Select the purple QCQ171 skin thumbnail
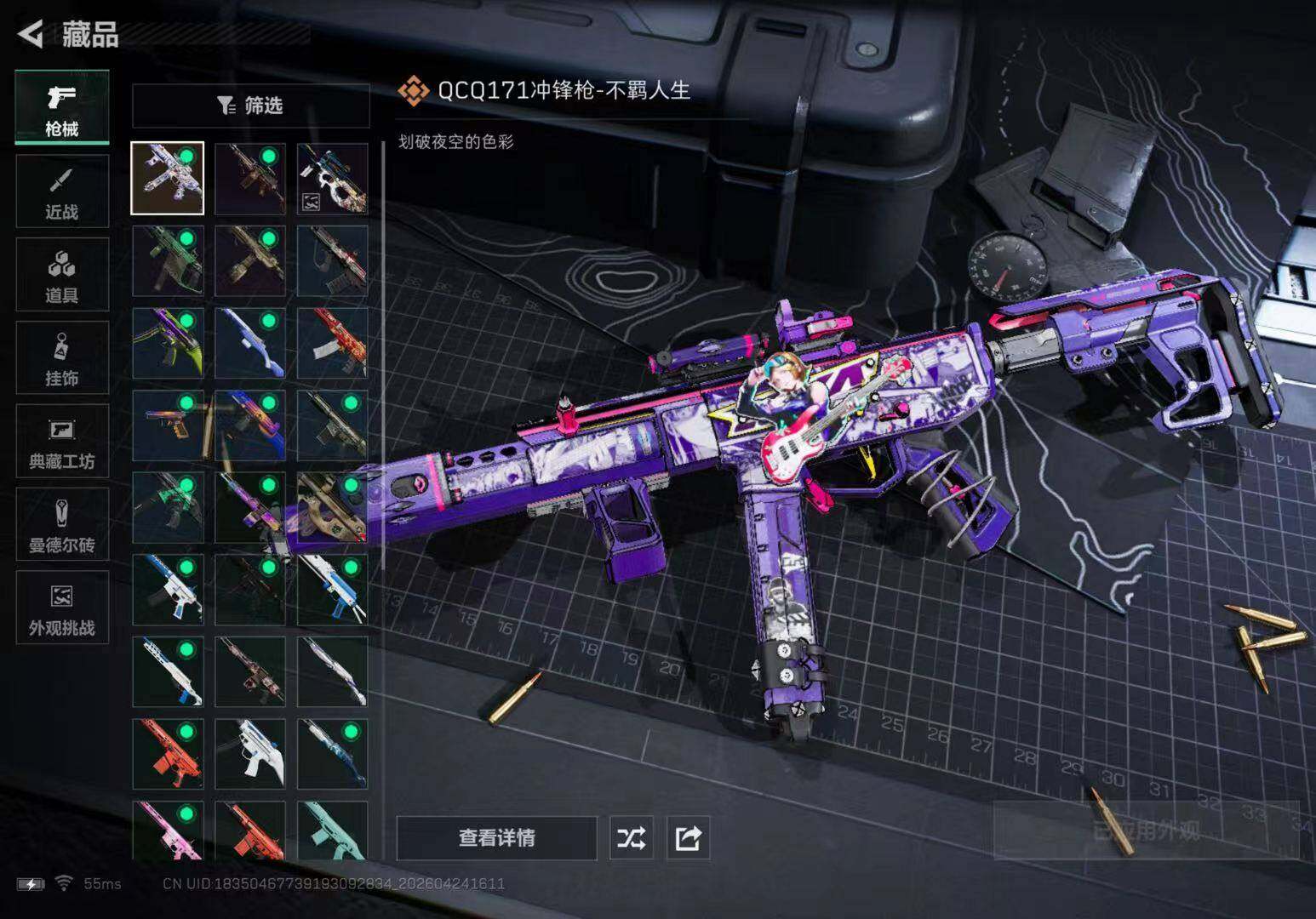Viewport: 1316px width, 919px height. [168, 179]
